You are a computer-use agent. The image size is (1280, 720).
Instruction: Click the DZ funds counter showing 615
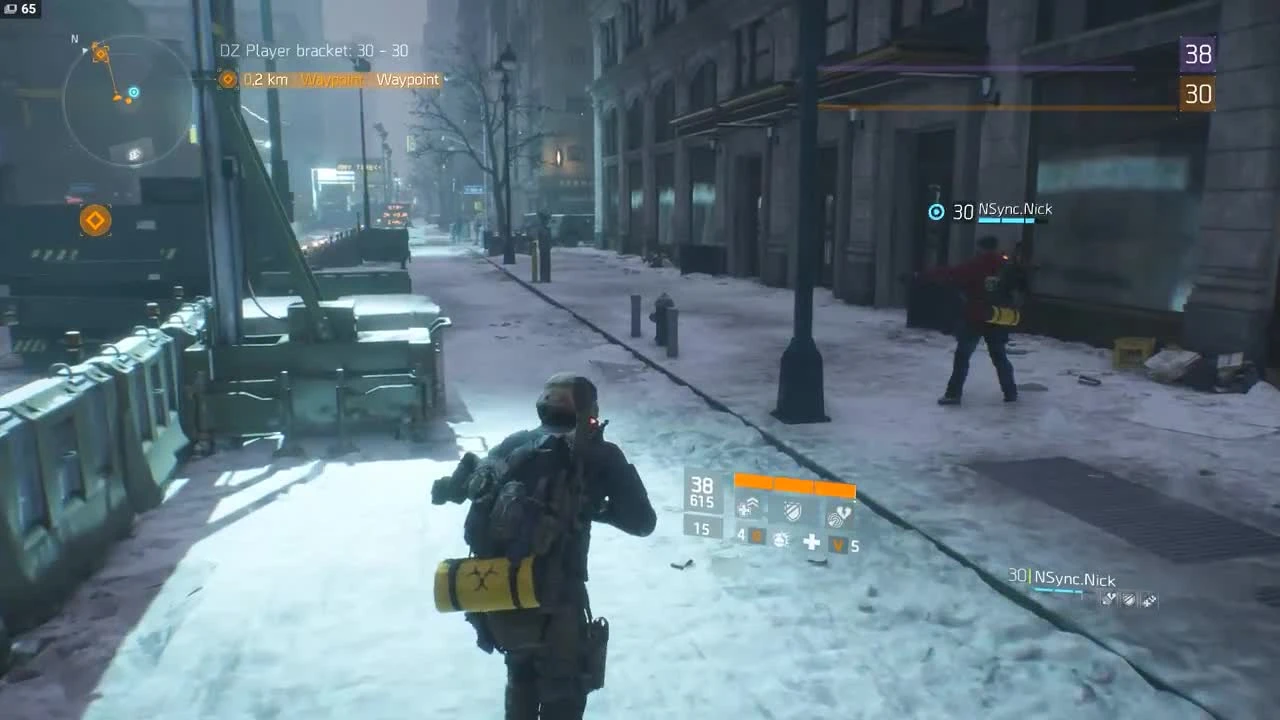703,501
